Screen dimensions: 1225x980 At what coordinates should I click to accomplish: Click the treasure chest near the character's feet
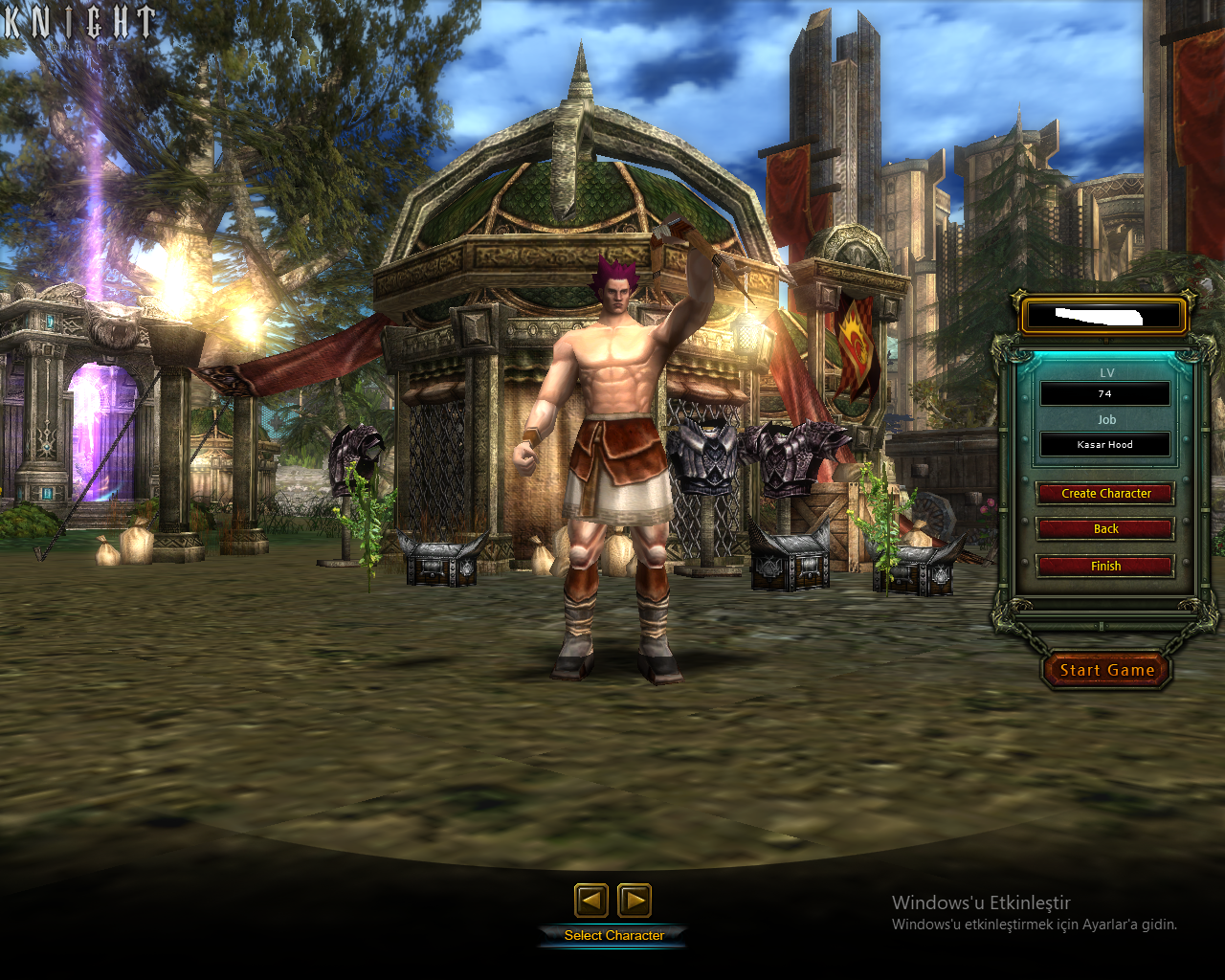(445, 569)
